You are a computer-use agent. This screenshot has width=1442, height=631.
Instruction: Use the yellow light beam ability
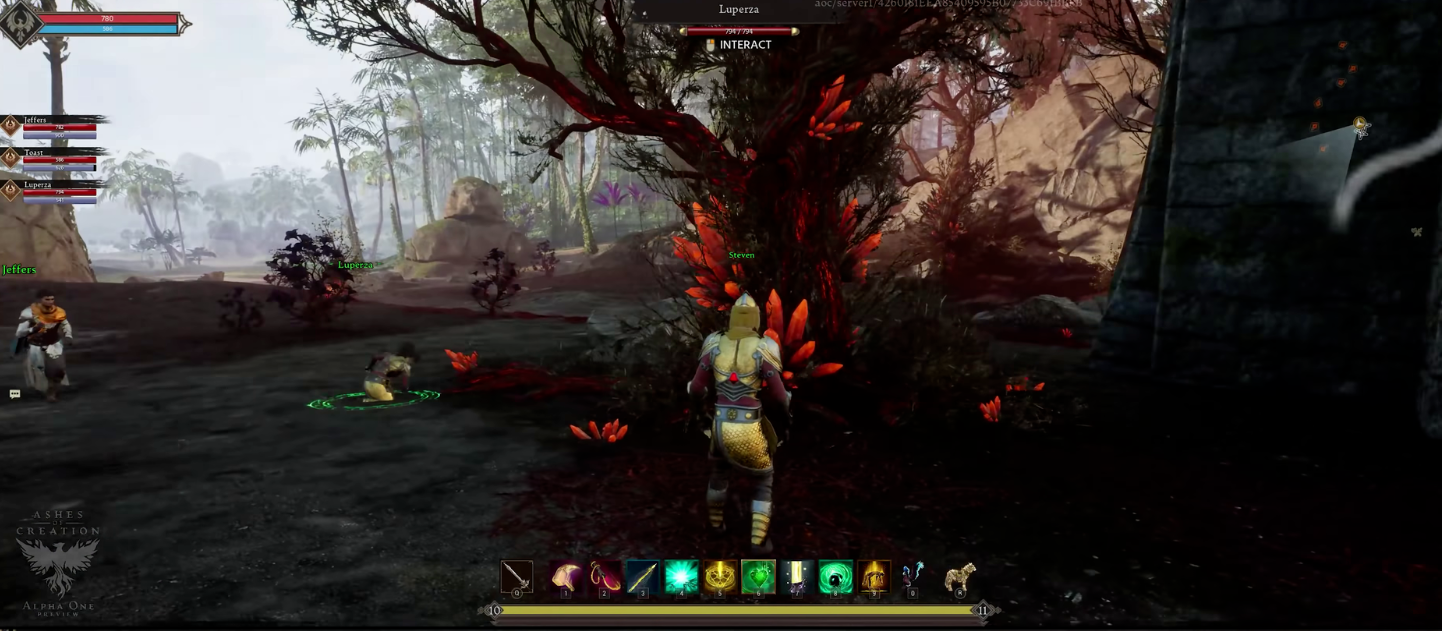(x=797, y=577)
